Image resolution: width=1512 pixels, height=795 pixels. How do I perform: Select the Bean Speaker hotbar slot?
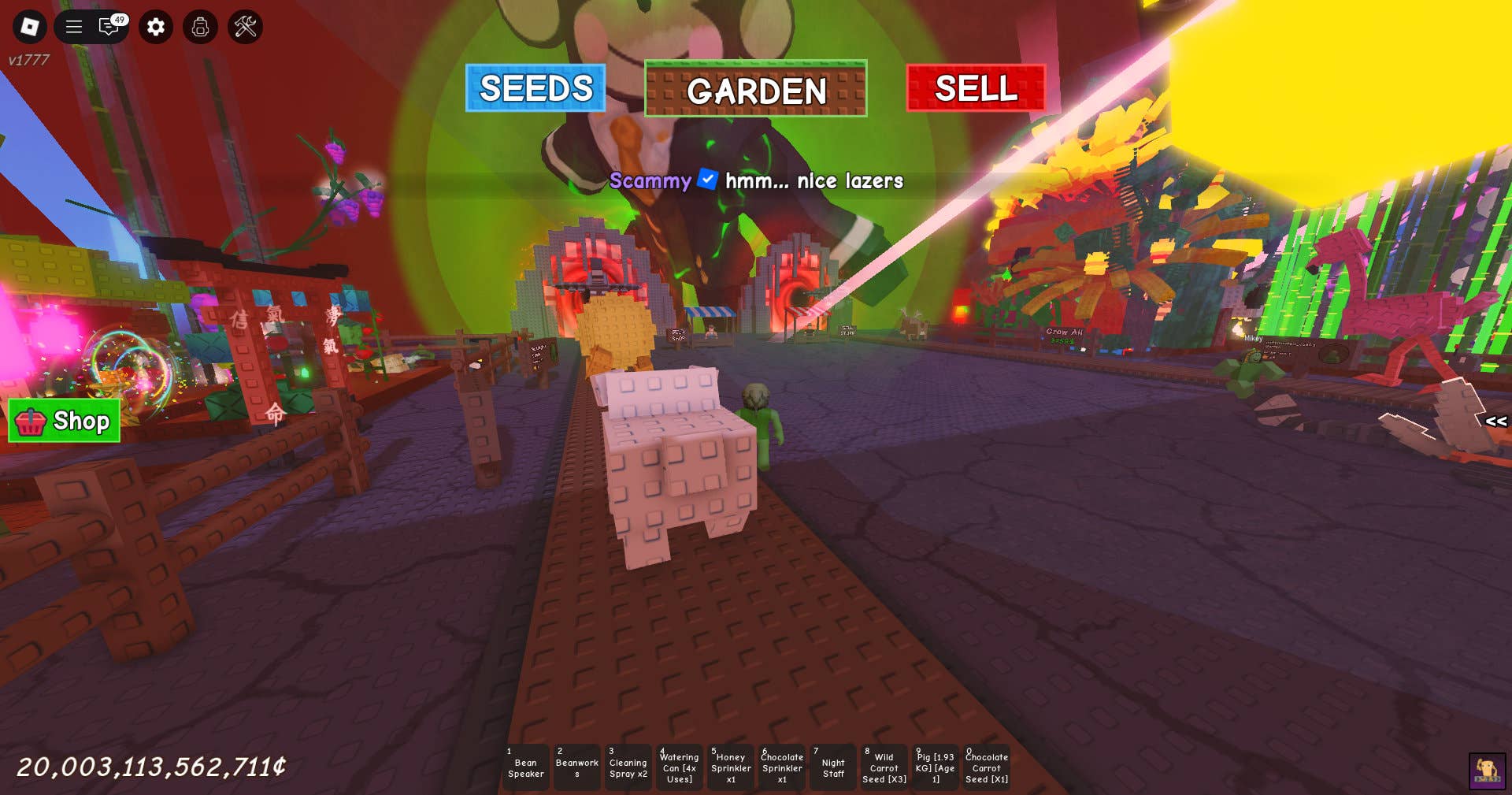click(x=525, y=767)
